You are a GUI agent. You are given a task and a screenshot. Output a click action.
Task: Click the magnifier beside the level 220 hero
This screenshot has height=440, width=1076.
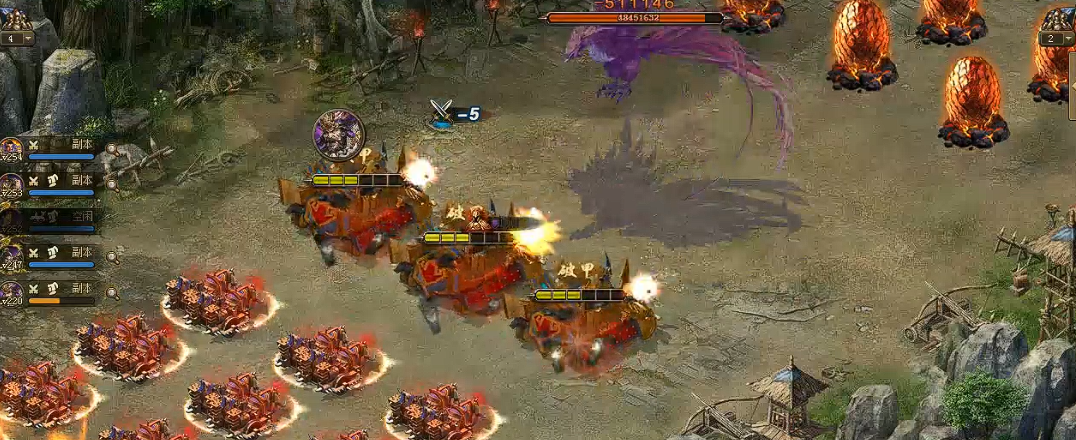(111, 293)
